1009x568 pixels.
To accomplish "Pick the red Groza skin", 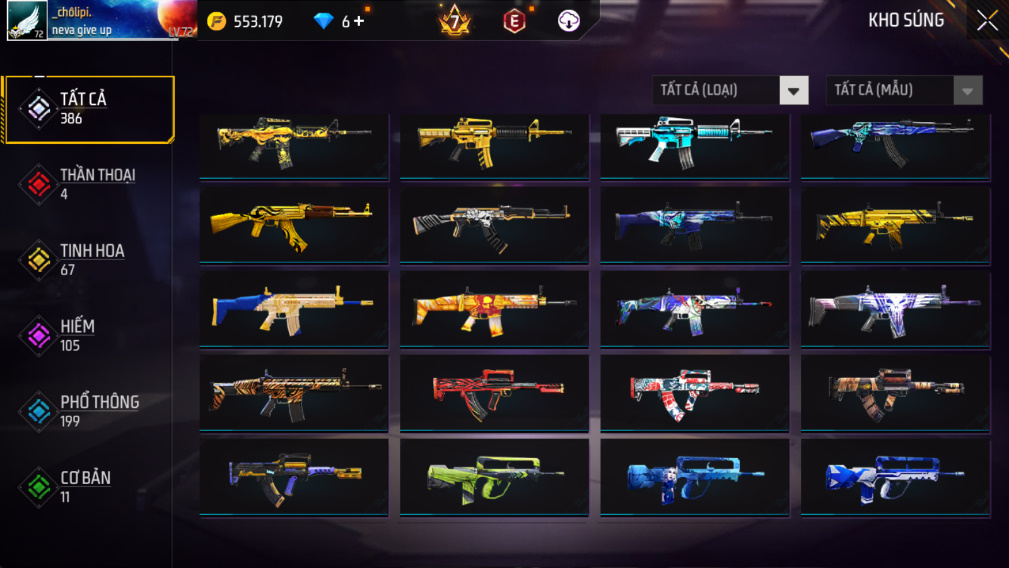I will click(x=494, y=392).
